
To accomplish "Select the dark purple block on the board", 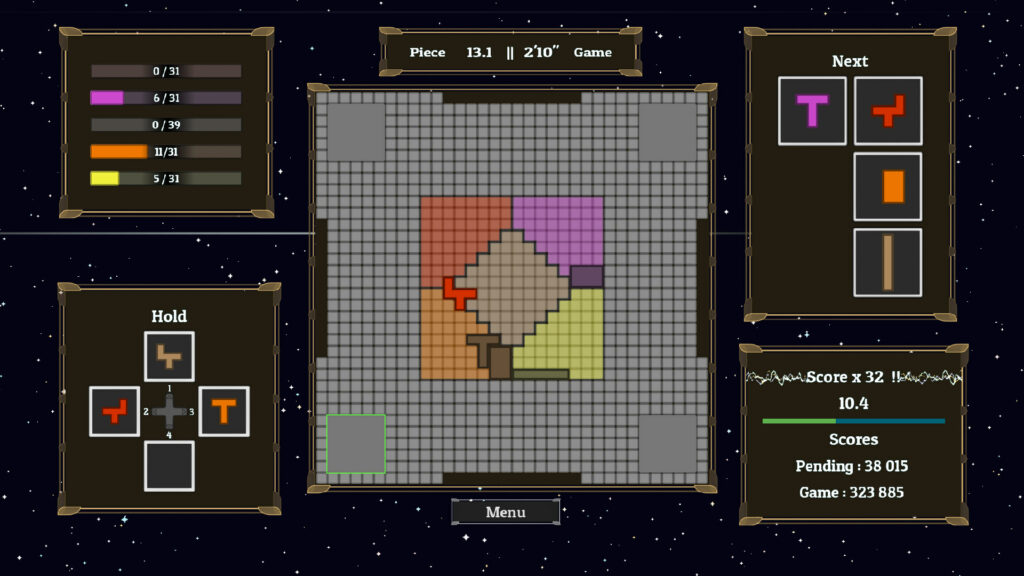I will pos(586,276).
